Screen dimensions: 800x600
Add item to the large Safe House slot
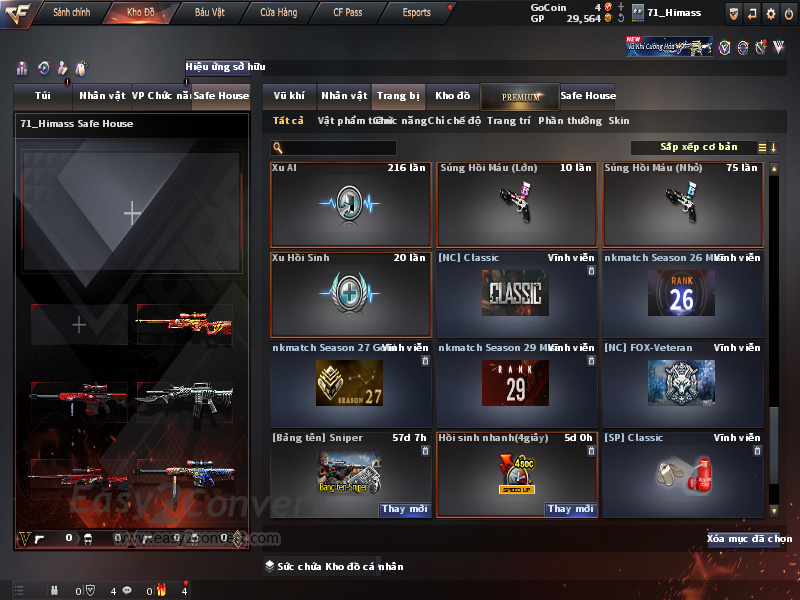pos(132,212)
